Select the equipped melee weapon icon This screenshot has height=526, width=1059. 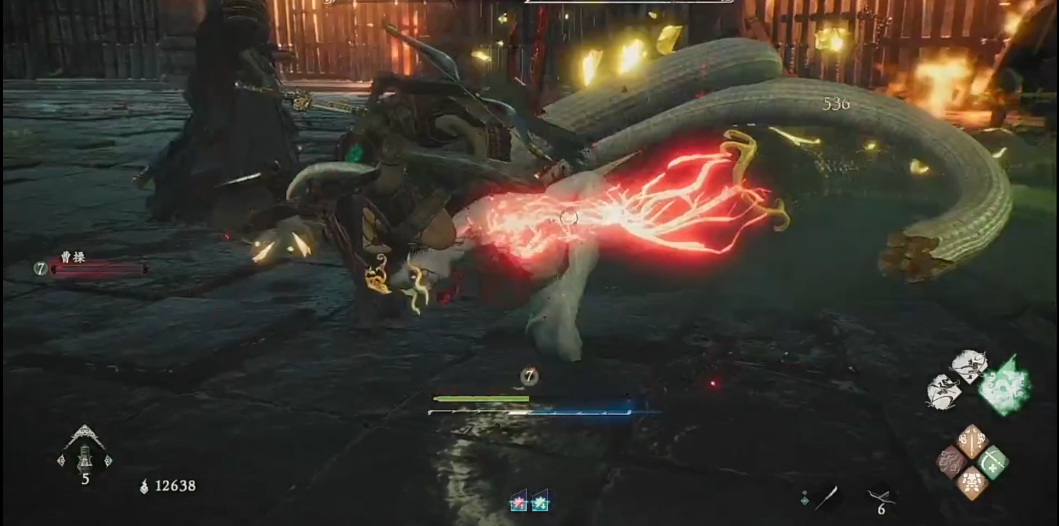[x=827, y=496]
